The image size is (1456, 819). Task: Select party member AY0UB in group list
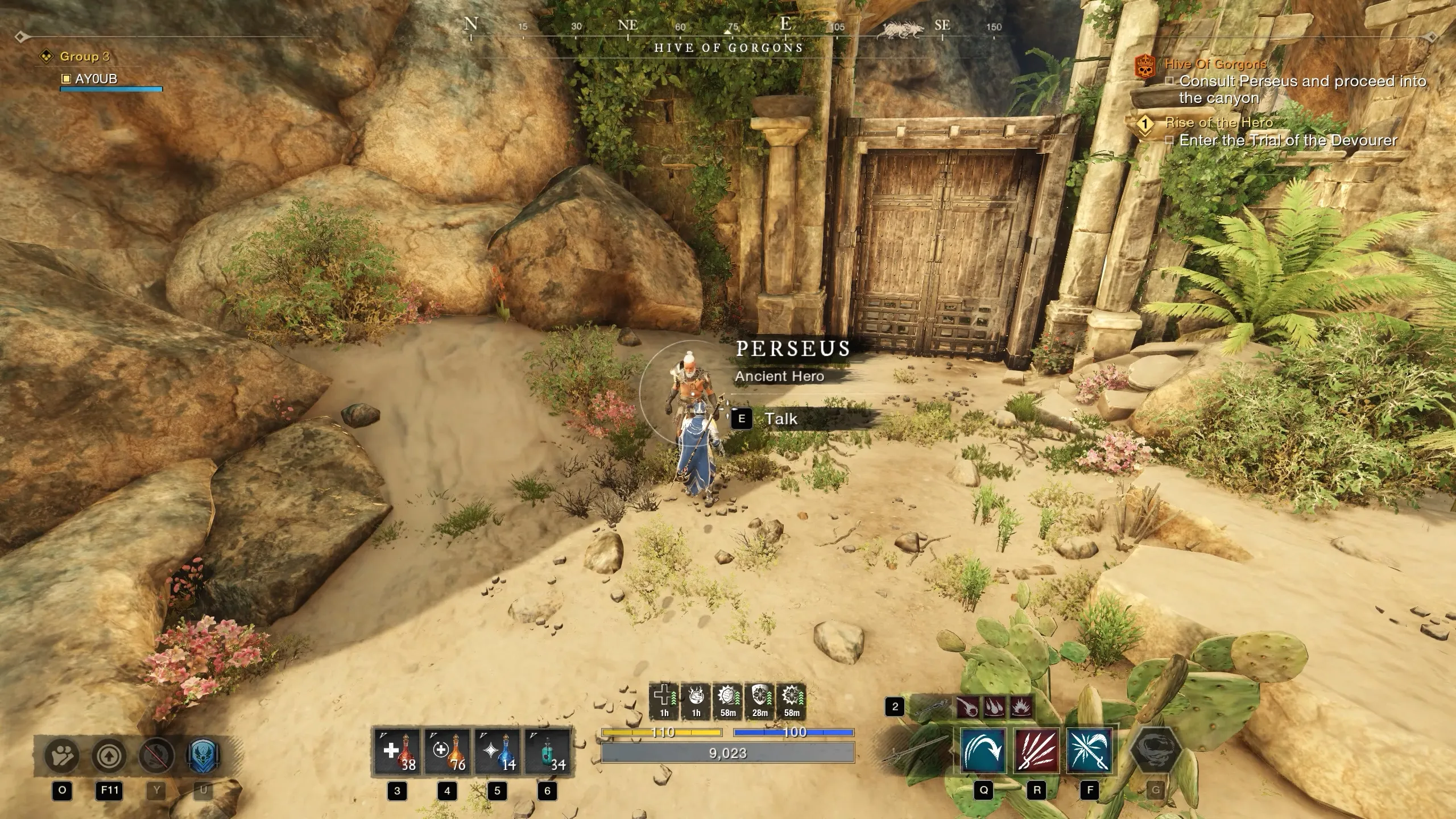coord(96,78)
